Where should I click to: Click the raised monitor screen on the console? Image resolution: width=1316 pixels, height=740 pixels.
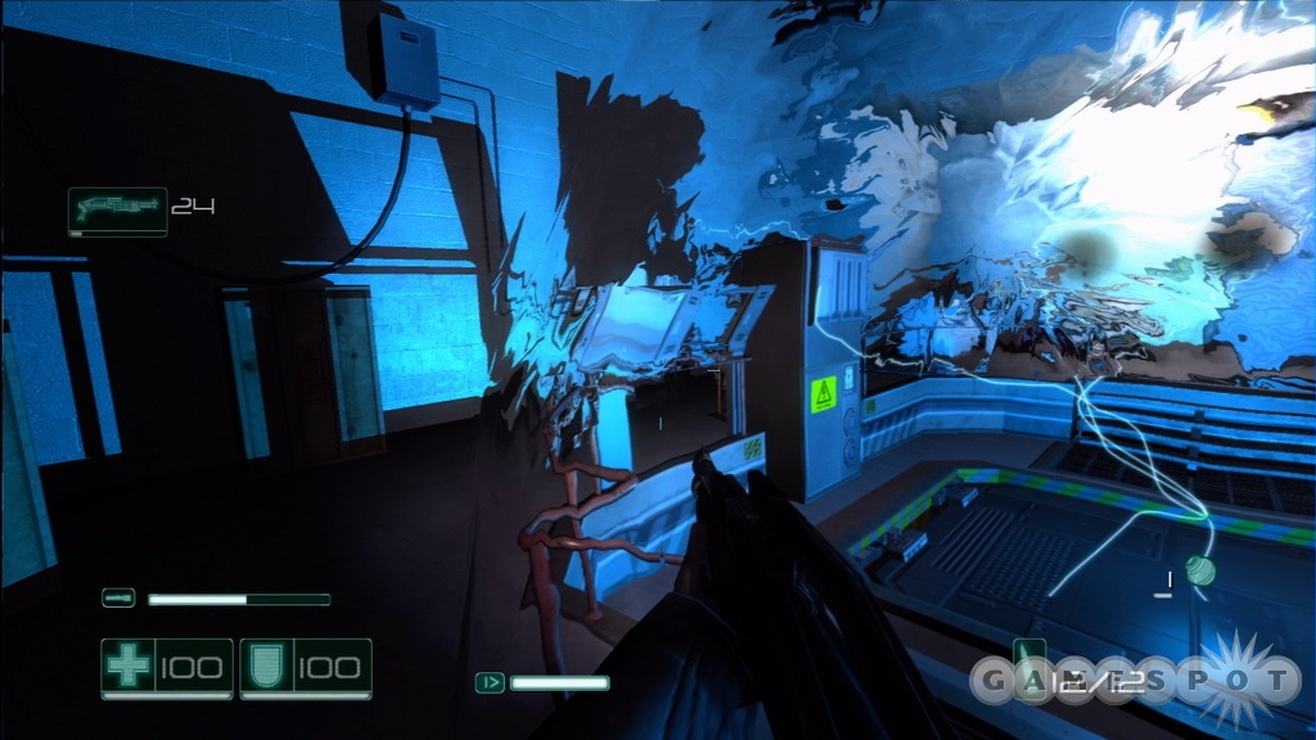tap(630, 320)
